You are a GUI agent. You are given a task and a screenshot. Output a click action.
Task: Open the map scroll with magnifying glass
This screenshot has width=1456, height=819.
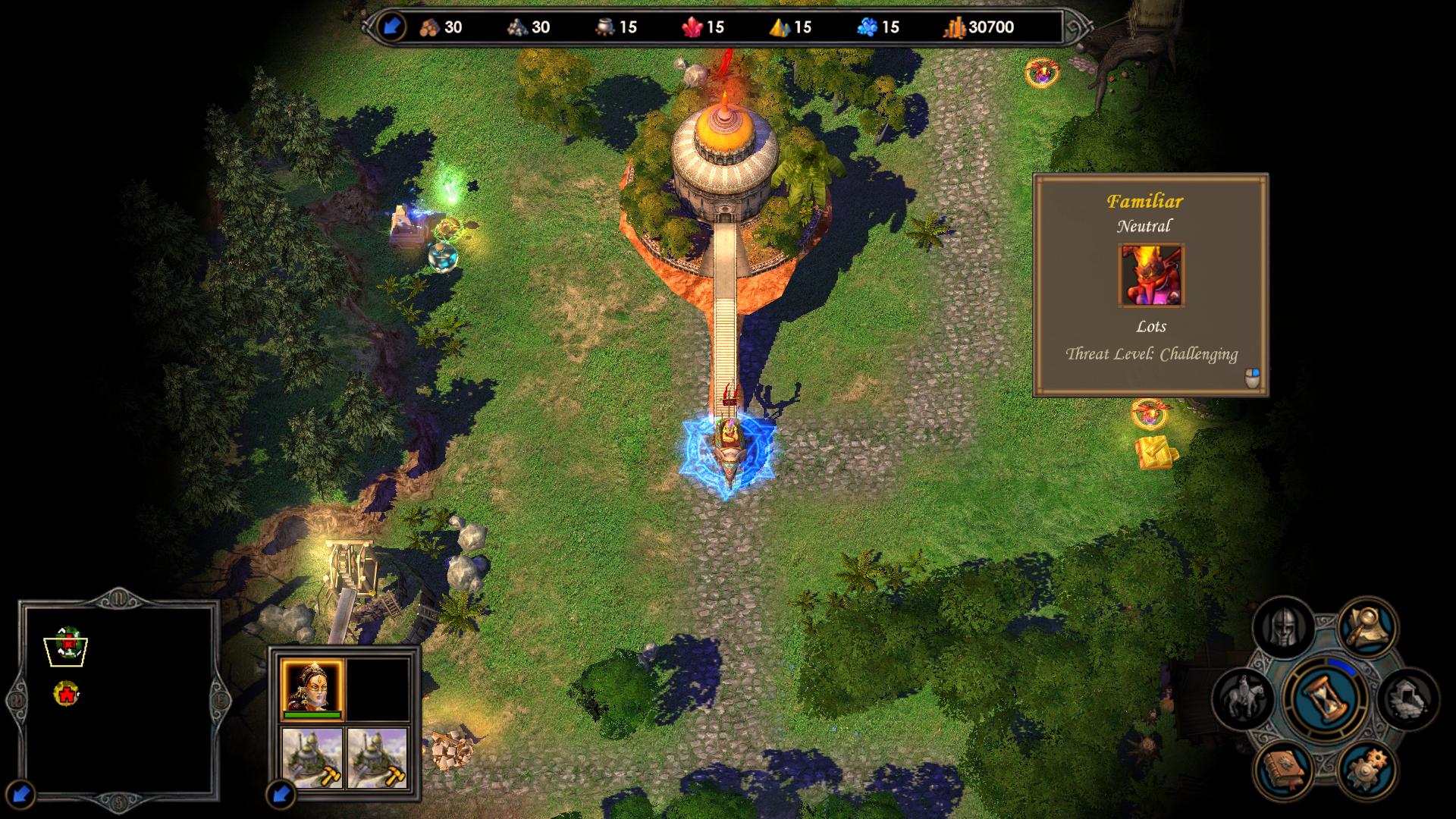tap(1367, 626)
